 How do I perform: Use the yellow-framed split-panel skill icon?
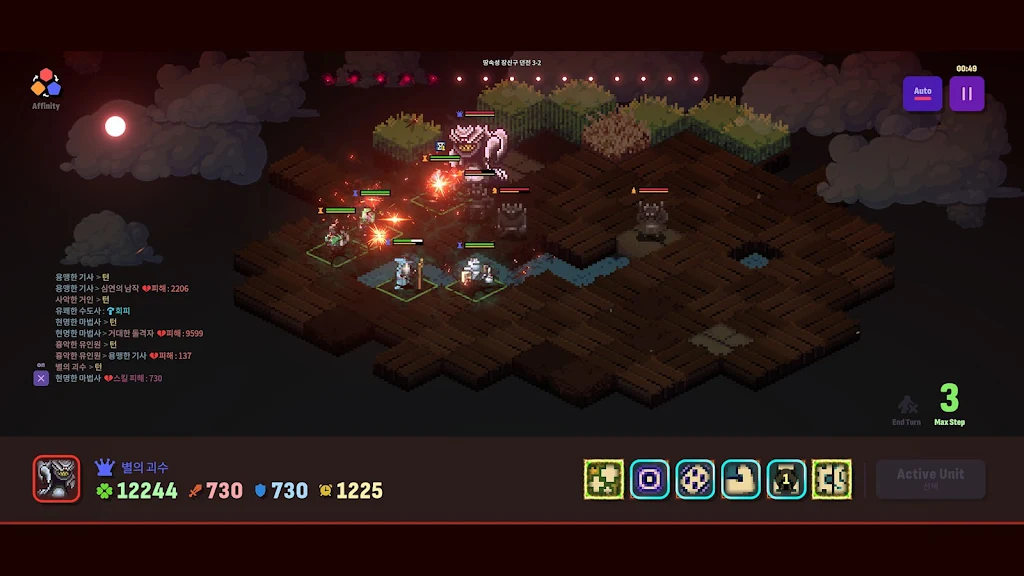pyautogui.click(x=832, y=480)
